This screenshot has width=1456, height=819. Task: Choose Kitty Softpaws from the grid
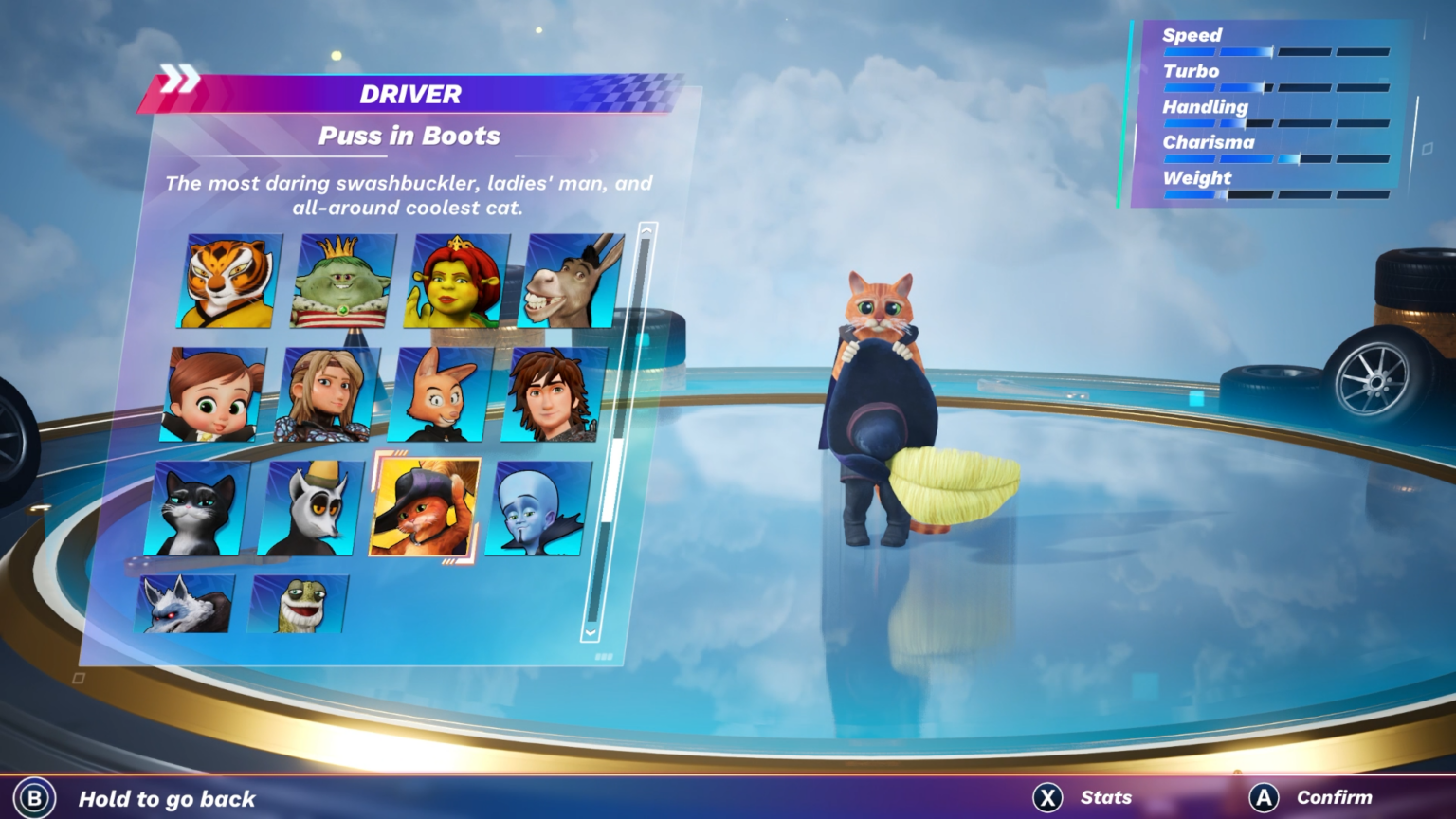pos(196,505)
